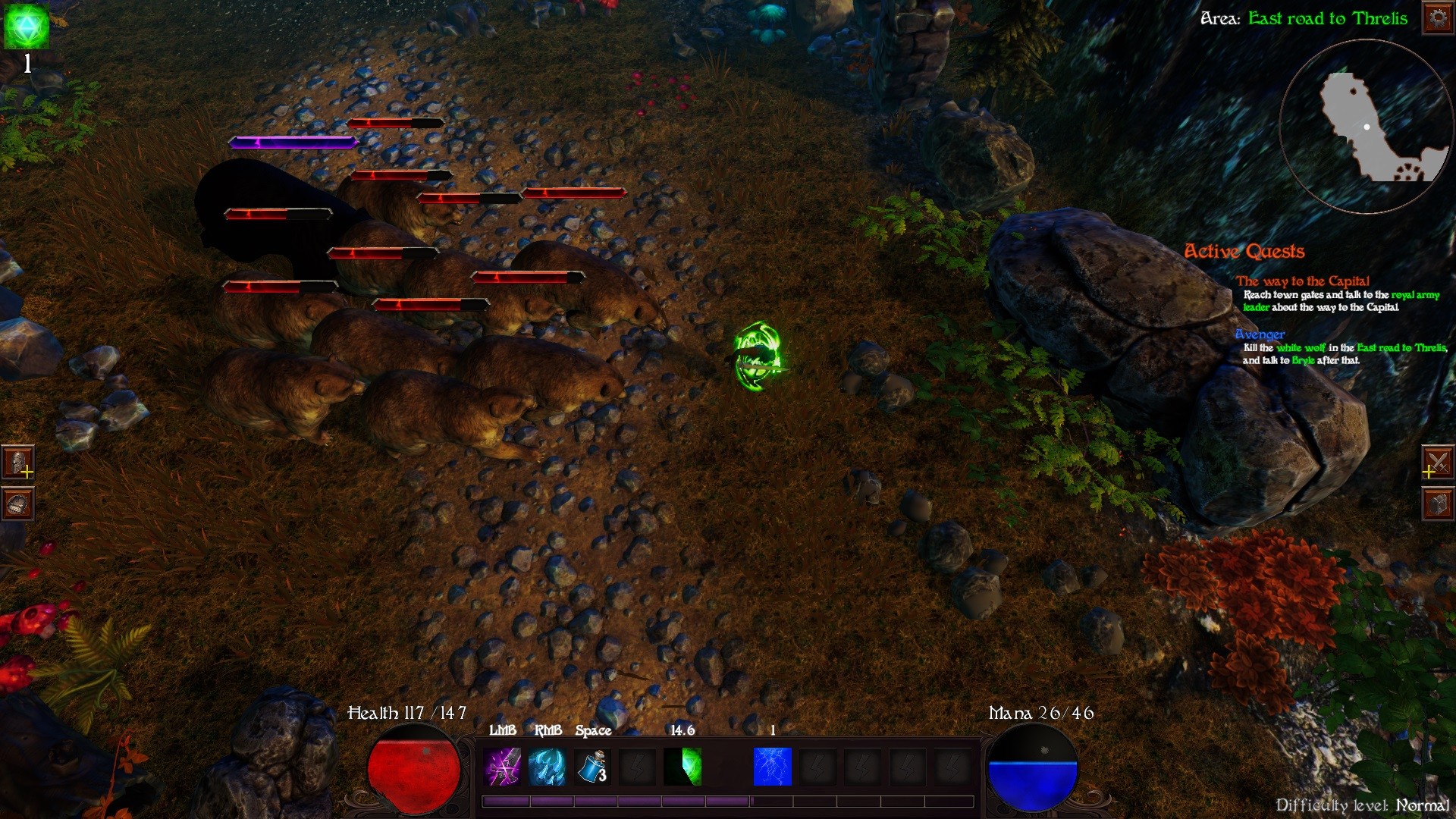The image size is (1456, 819).
Task: Click the circular minimap
Action: pos(1365,126)
